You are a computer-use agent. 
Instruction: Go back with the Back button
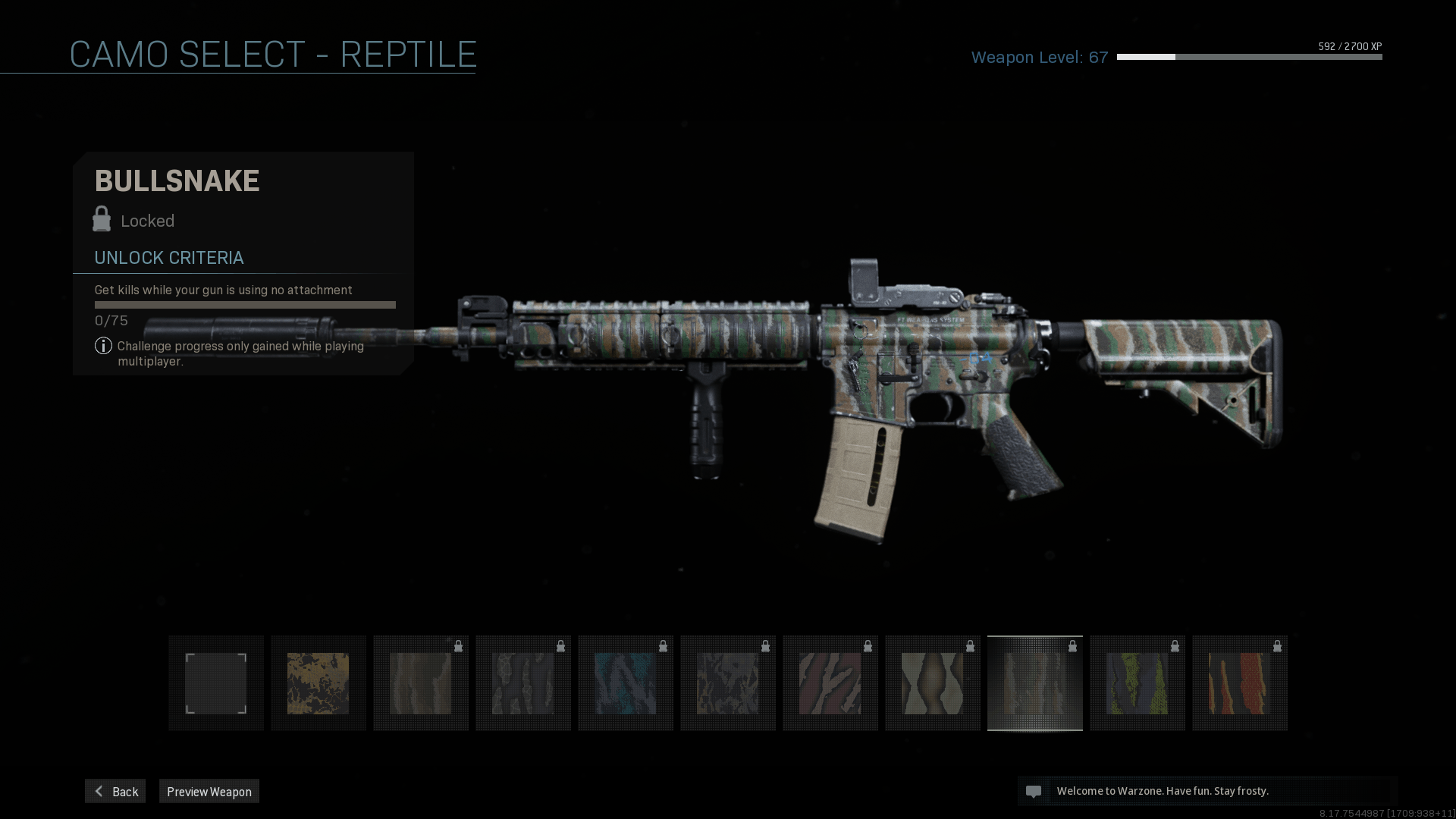point(115,791)
